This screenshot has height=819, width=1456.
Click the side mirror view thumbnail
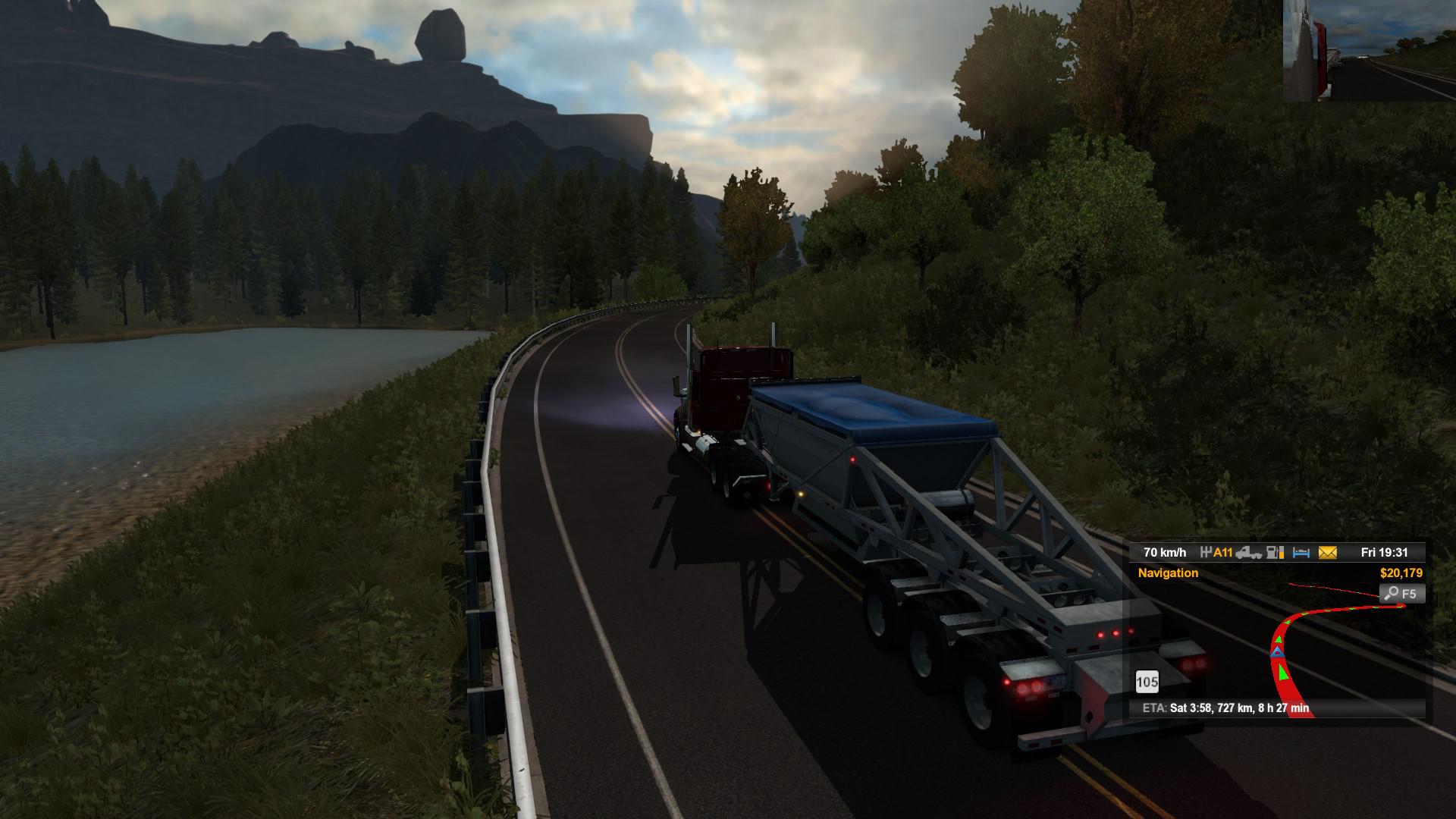(1369, 51)
